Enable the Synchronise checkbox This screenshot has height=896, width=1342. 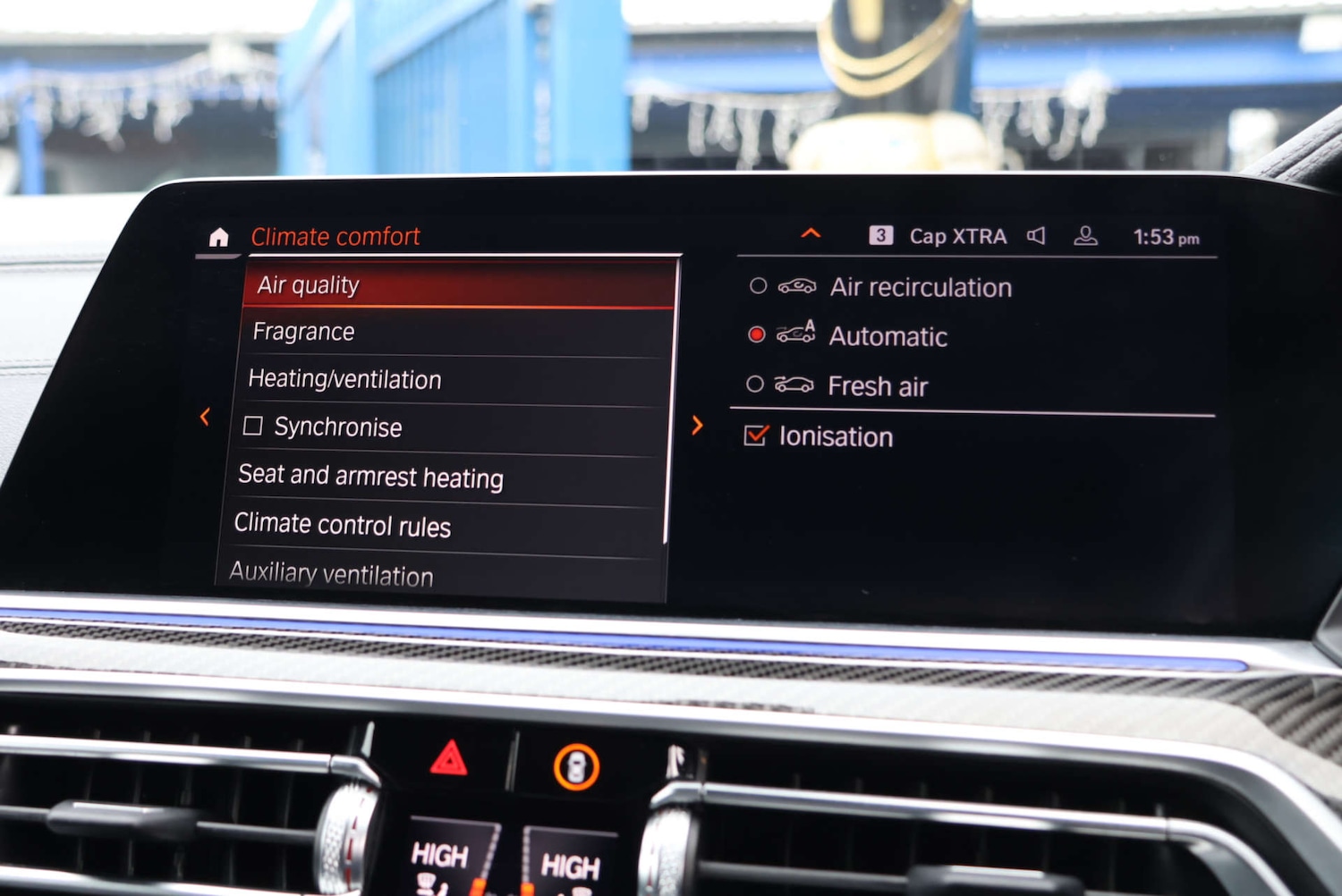(255, 427)
